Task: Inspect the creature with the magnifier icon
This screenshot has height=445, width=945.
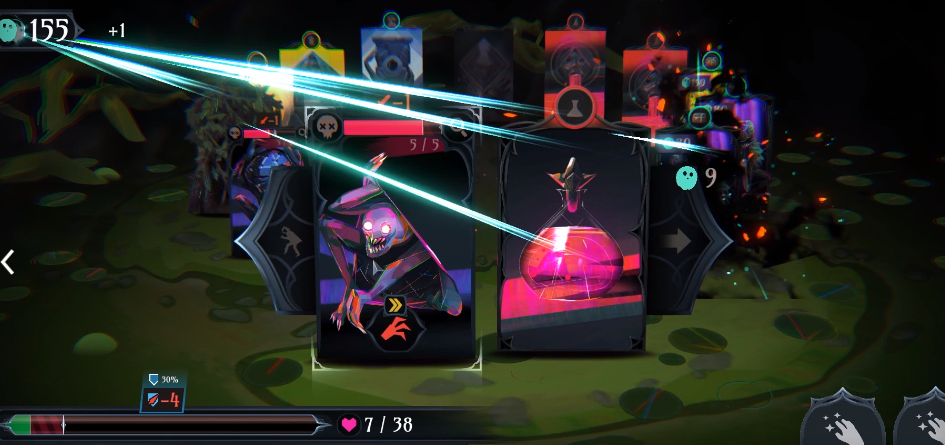Action: (458, 127)
